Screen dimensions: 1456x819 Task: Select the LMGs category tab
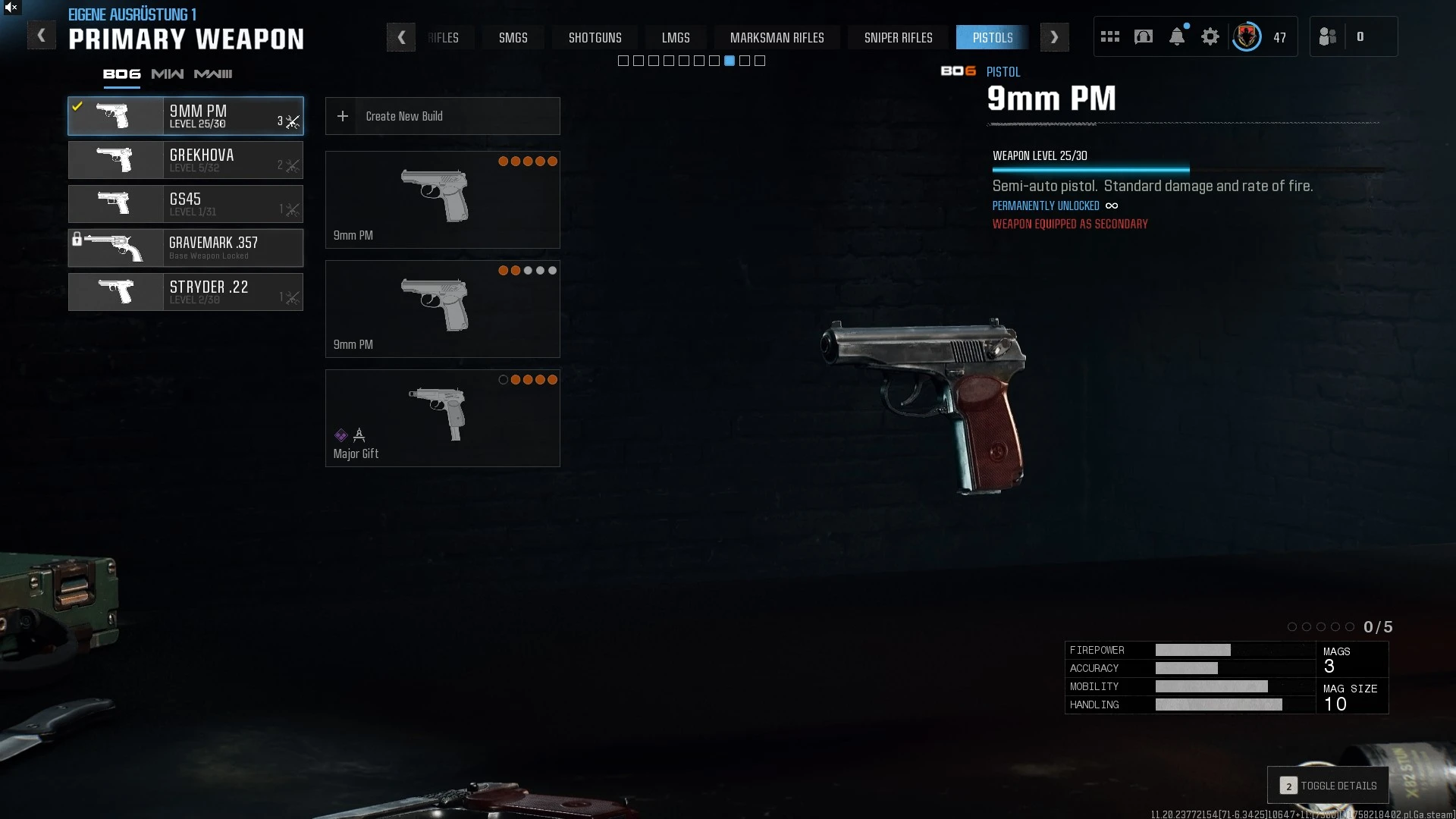tap(675, 37)
